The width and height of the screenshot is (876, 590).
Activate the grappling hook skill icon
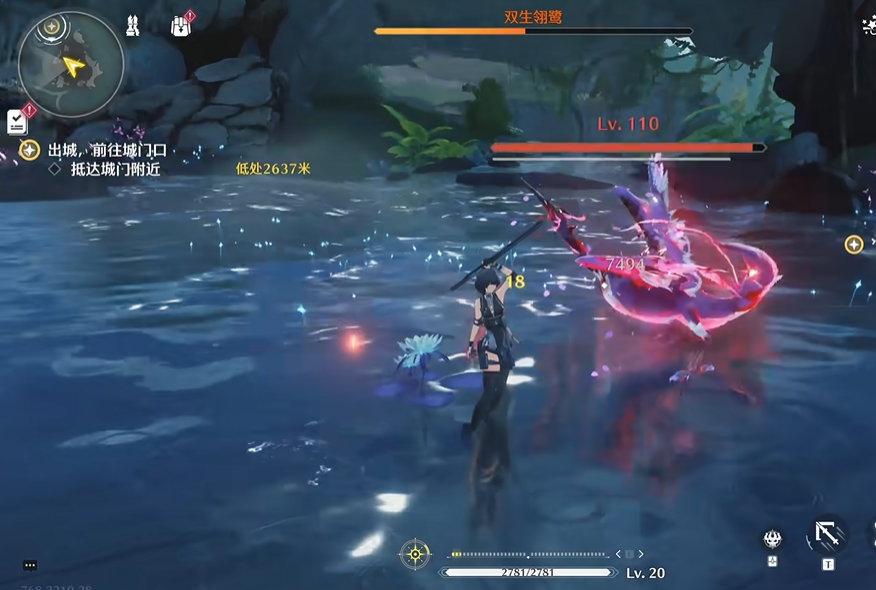(827, 534)
